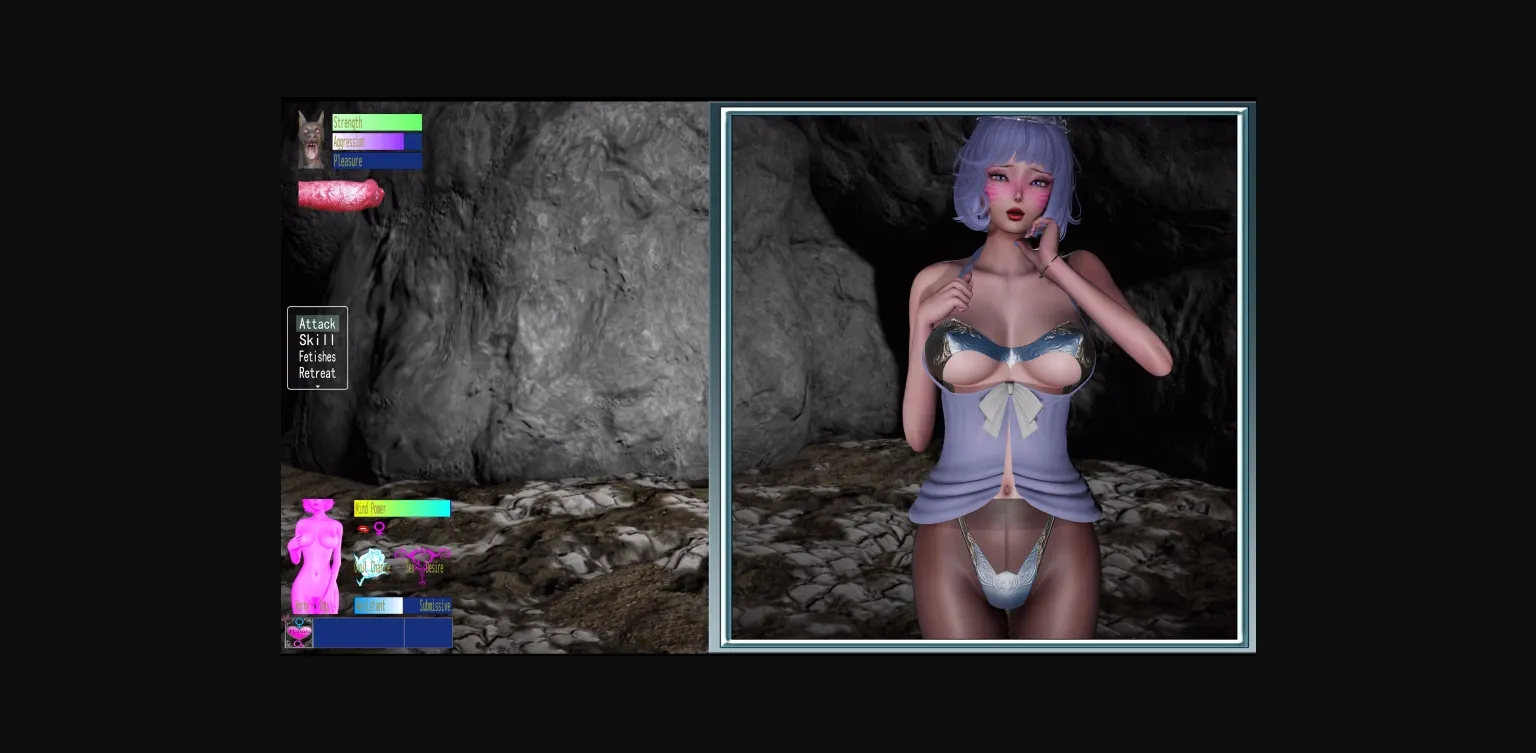Screen dimensions: 1536x753
Task: Click the girl's full portrait image
Action: click(x=985, y=375)
